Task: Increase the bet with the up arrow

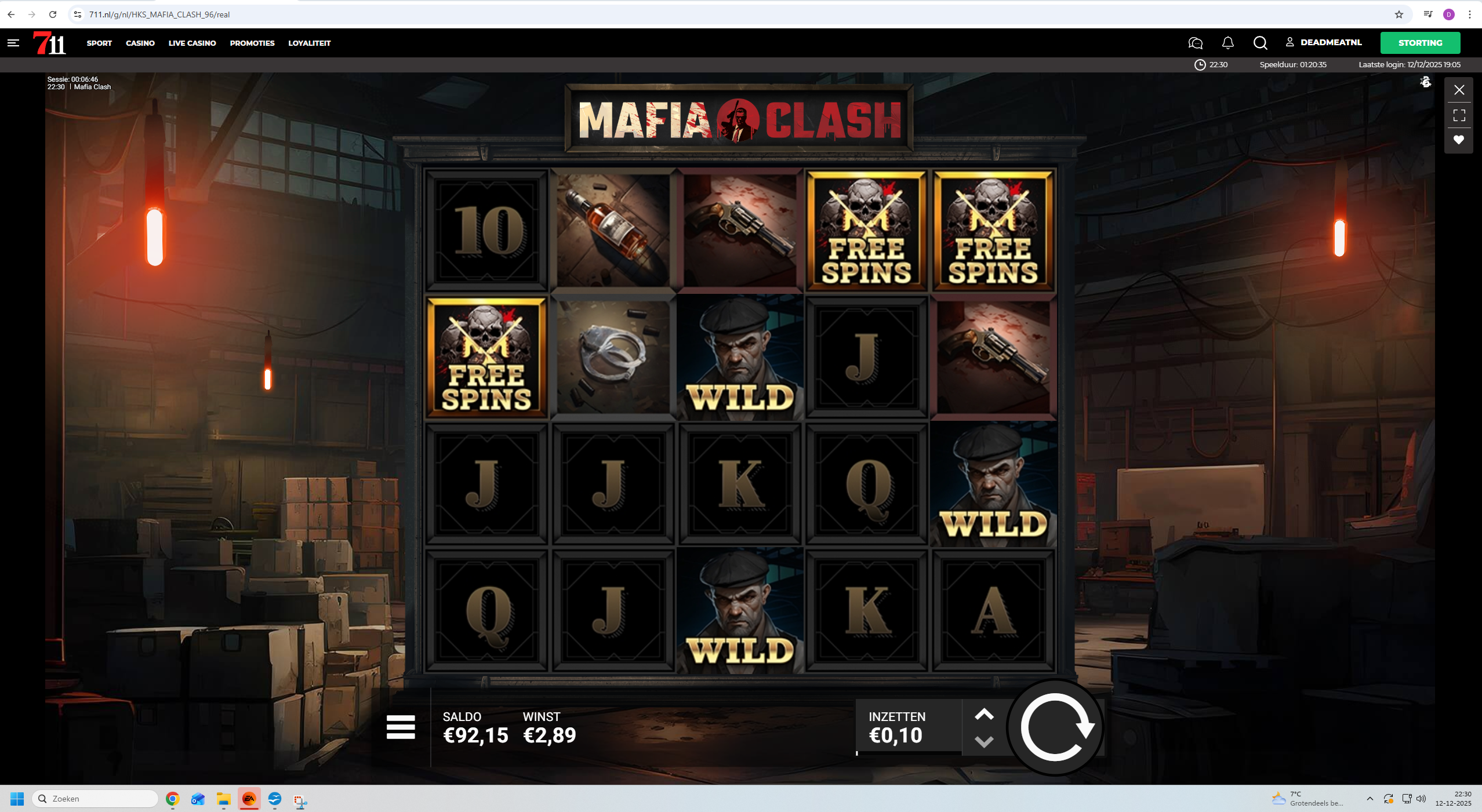Action: (x=984, y=715)
